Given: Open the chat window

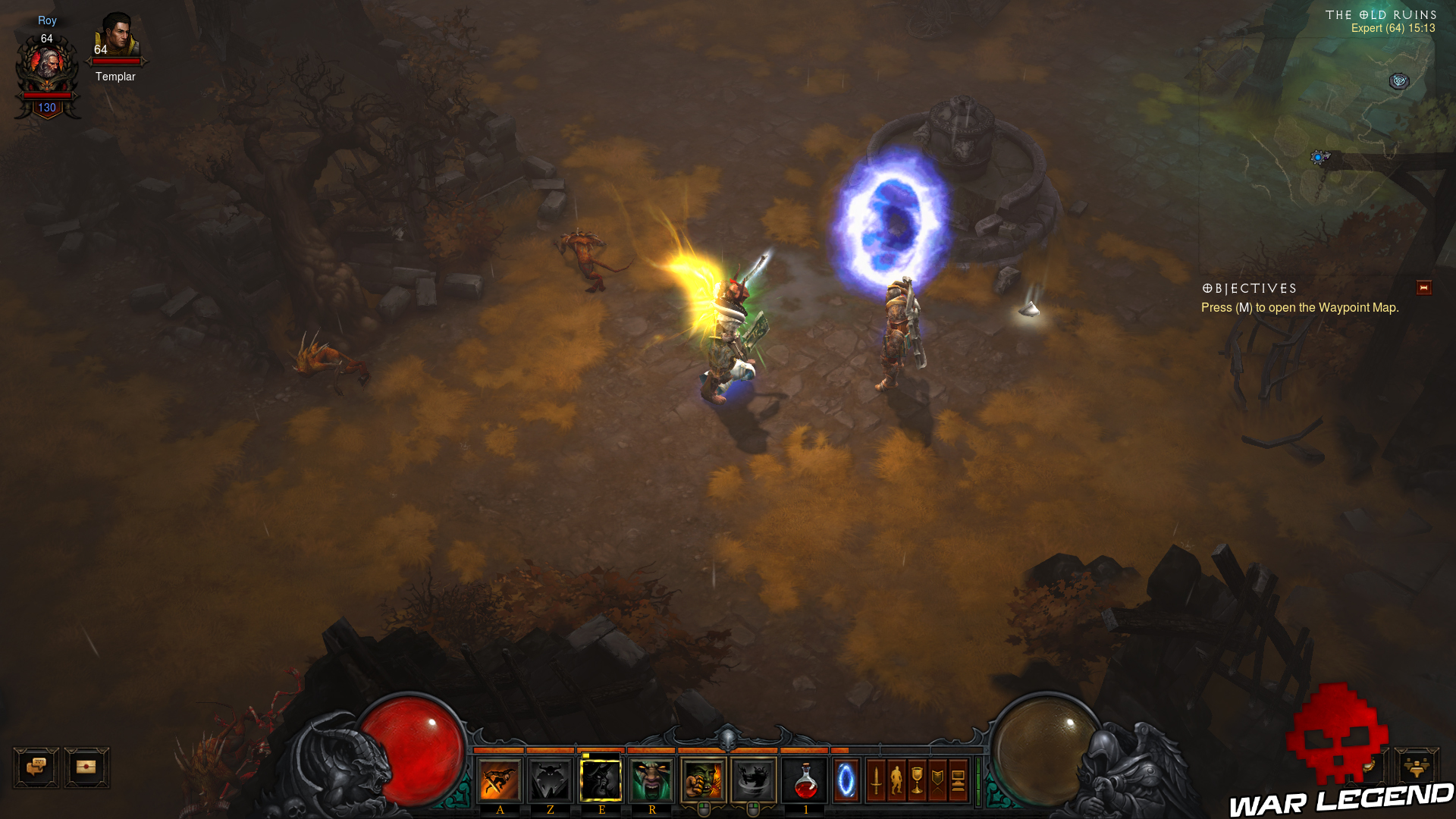Looking at the screenshot, I should [36, 767].
